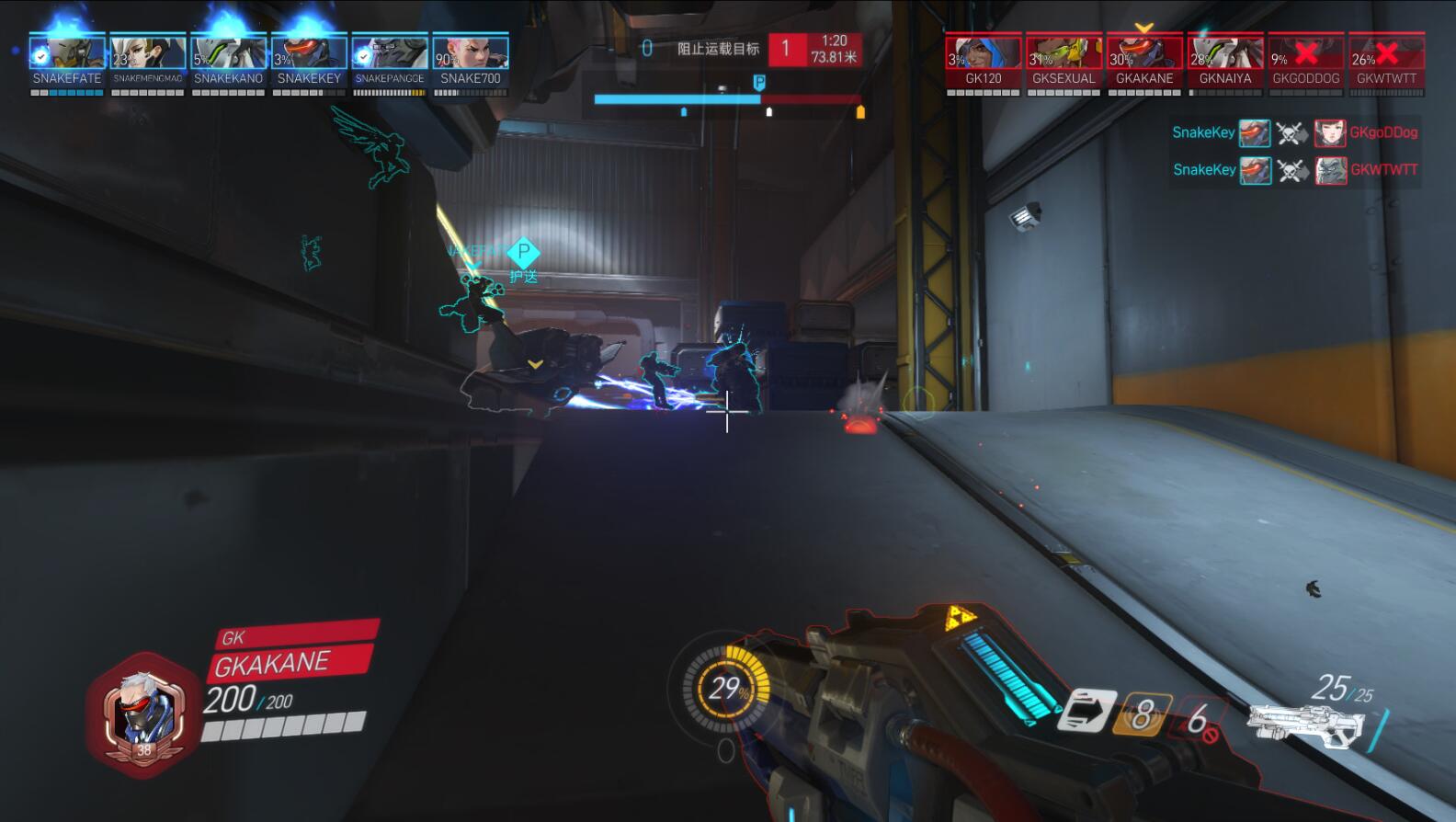This screenshot has height=822, width=1456.
Task: Choose the GKSEXUAL player card
Action: [x=1064, y=53]
